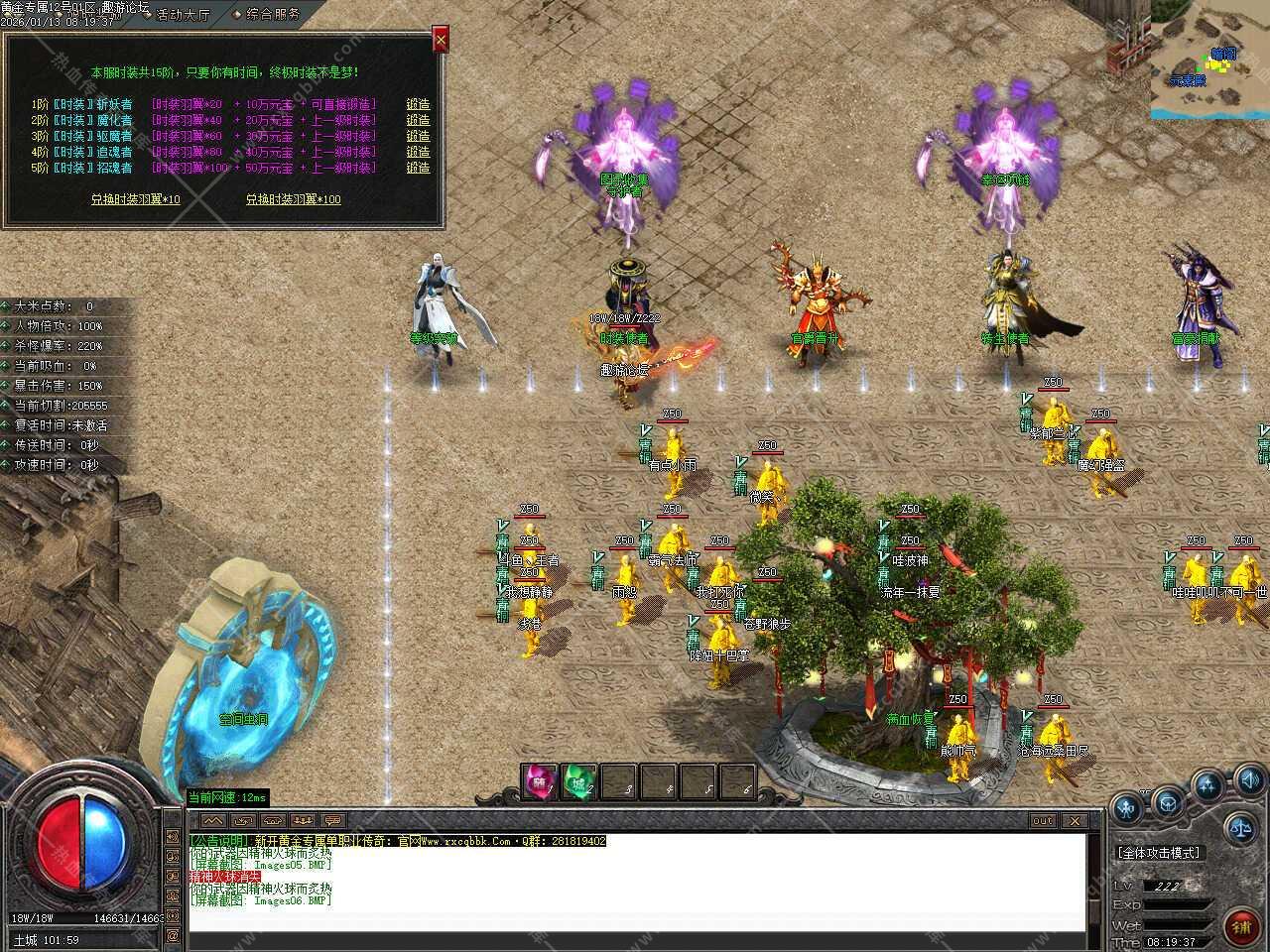The height and width of the screenshot is (952, 1270).
Task: Forge the tier 3 驱魔者 outfit
Action: (x=418, y=136)
